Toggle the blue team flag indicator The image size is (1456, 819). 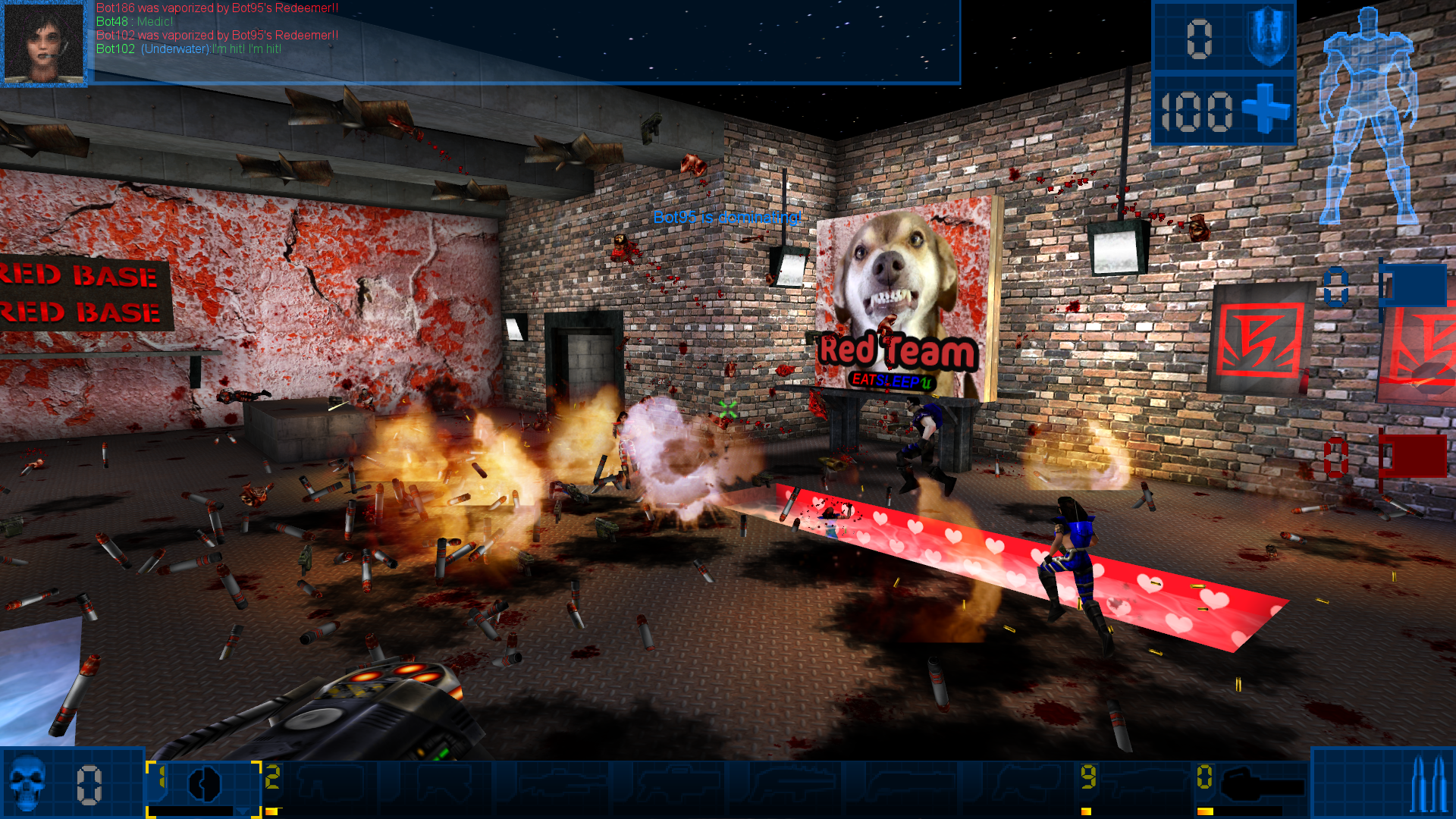pyautogui.click(x=1413, y=284)
